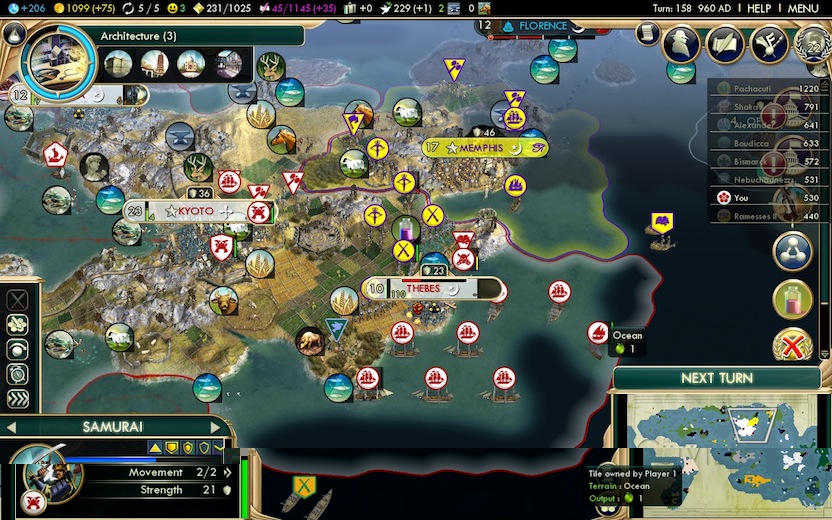Open the diplomacy overview button
The image size is (832, 520).
coord(769,43)
